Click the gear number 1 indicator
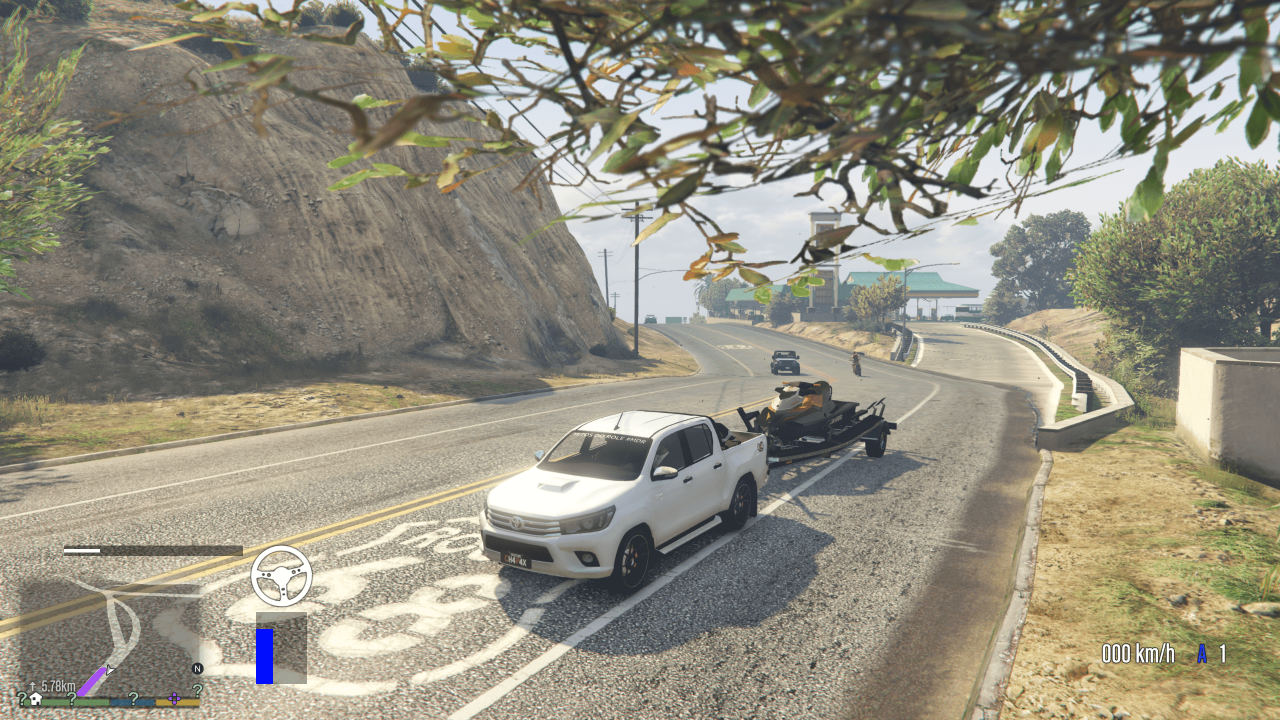This screenshot has width=1280, height=720. point(1223,655)
